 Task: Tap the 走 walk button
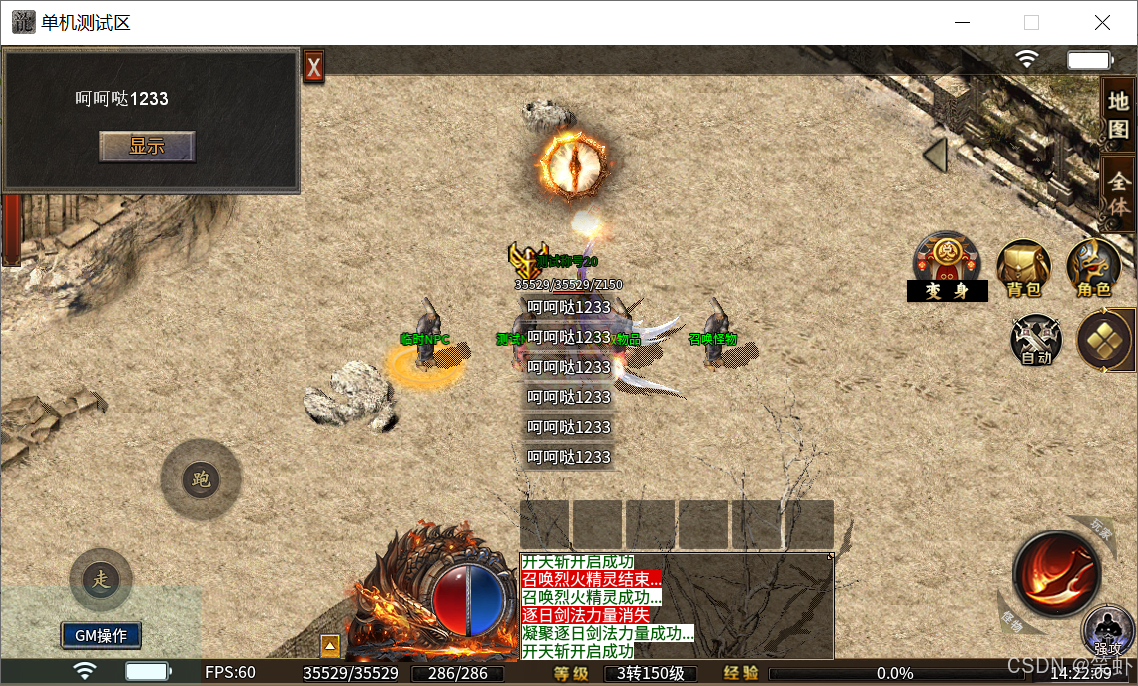(x=100, y=579)
